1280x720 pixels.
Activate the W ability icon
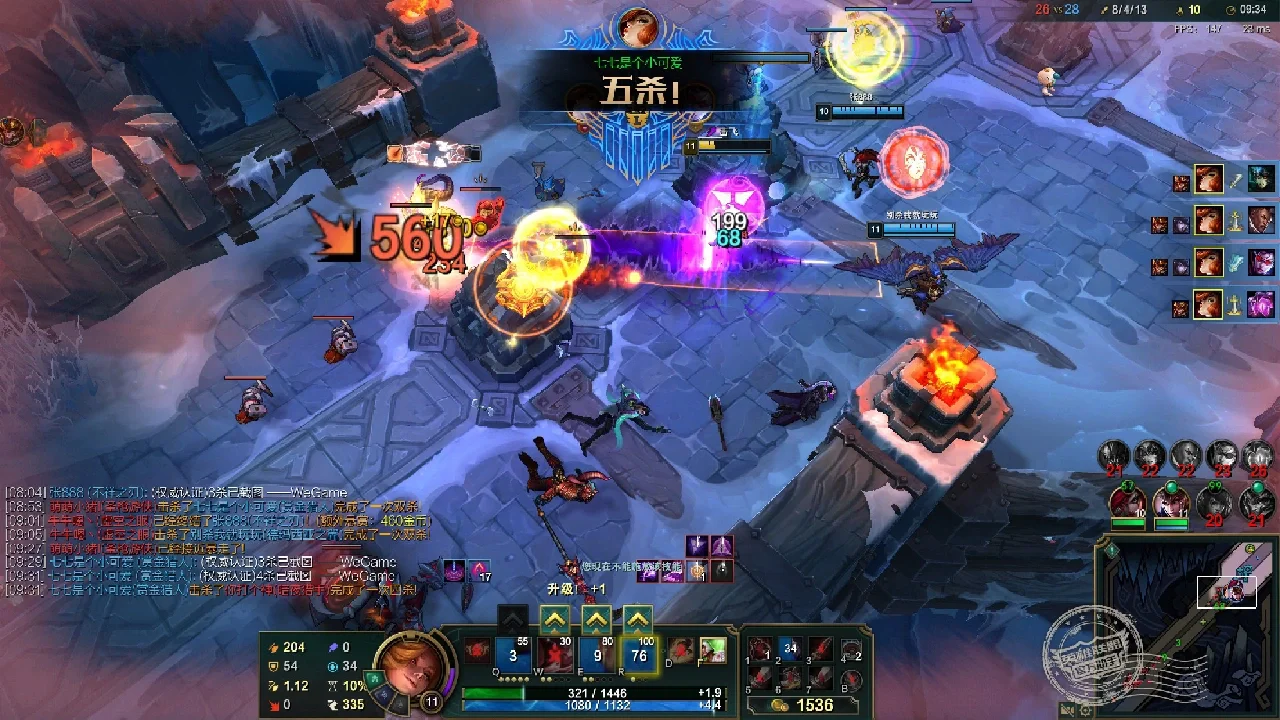(x=555, y=655)
